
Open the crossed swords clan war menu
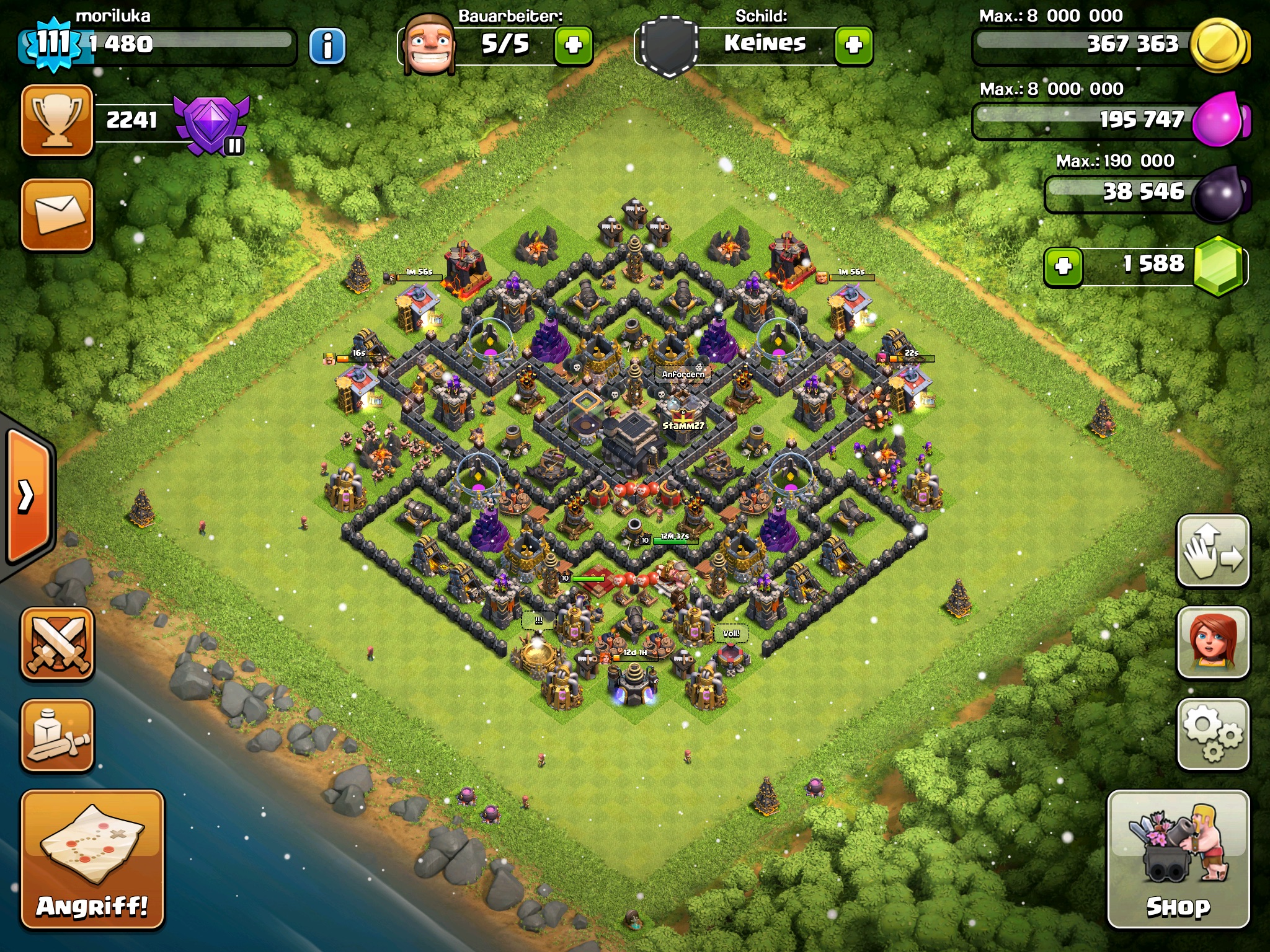click(x=57, y=643)
